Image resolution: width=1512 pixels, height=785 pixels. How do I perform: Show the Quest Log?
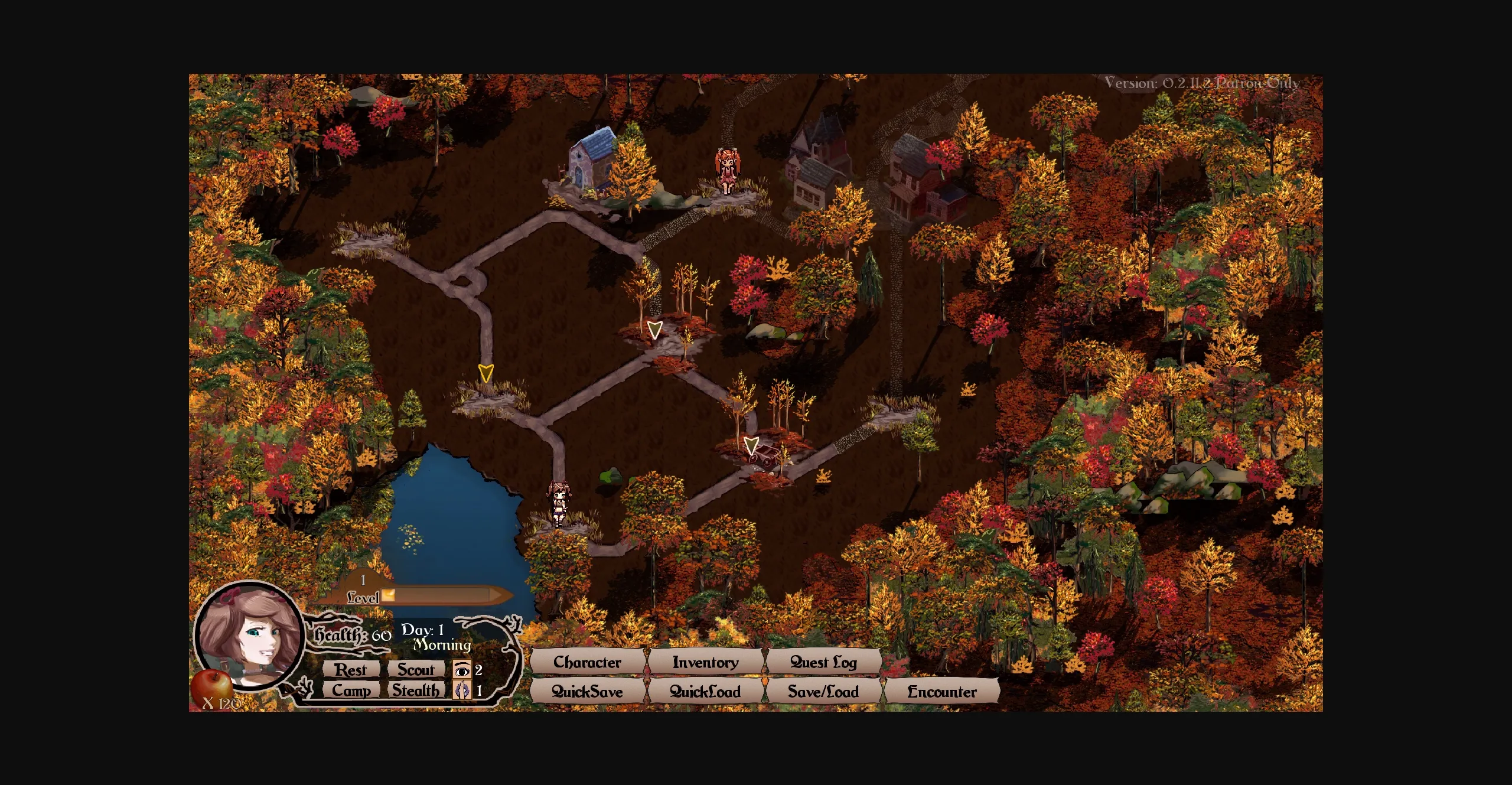(823, 662)
